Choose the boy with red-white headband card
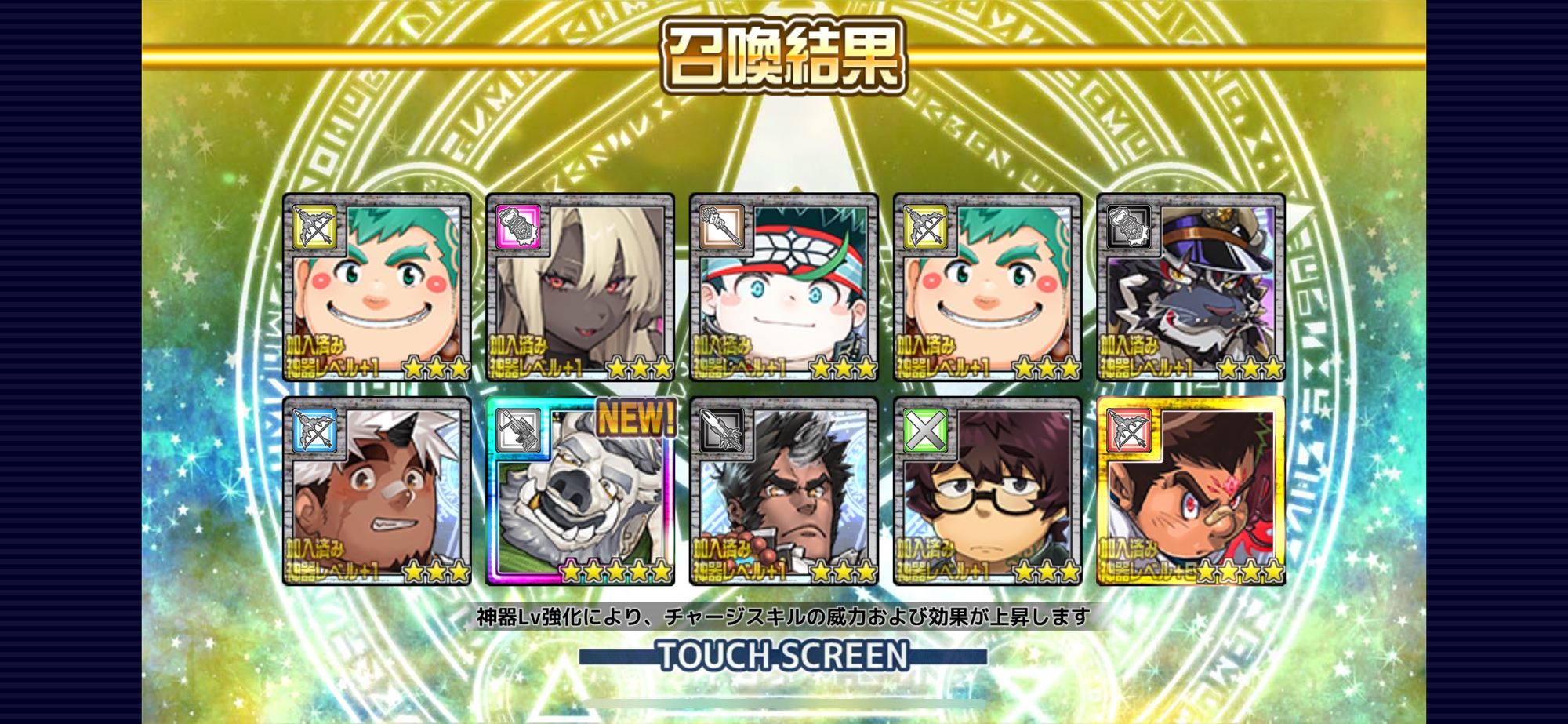Screen dimensions: 1568x724 (x=783, y=287)
